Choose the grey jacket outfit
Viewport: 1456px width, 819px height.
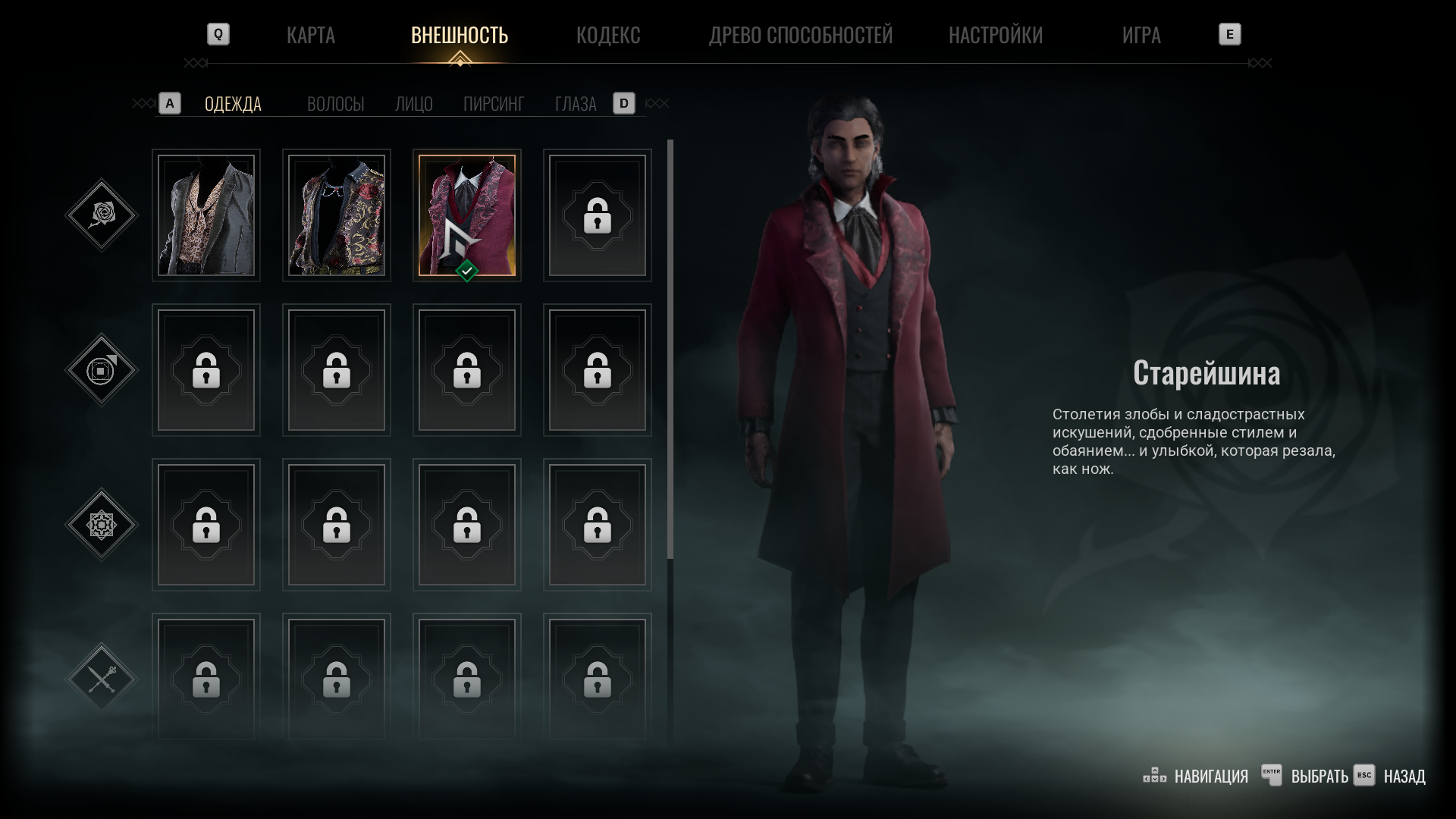click(206, 215)
